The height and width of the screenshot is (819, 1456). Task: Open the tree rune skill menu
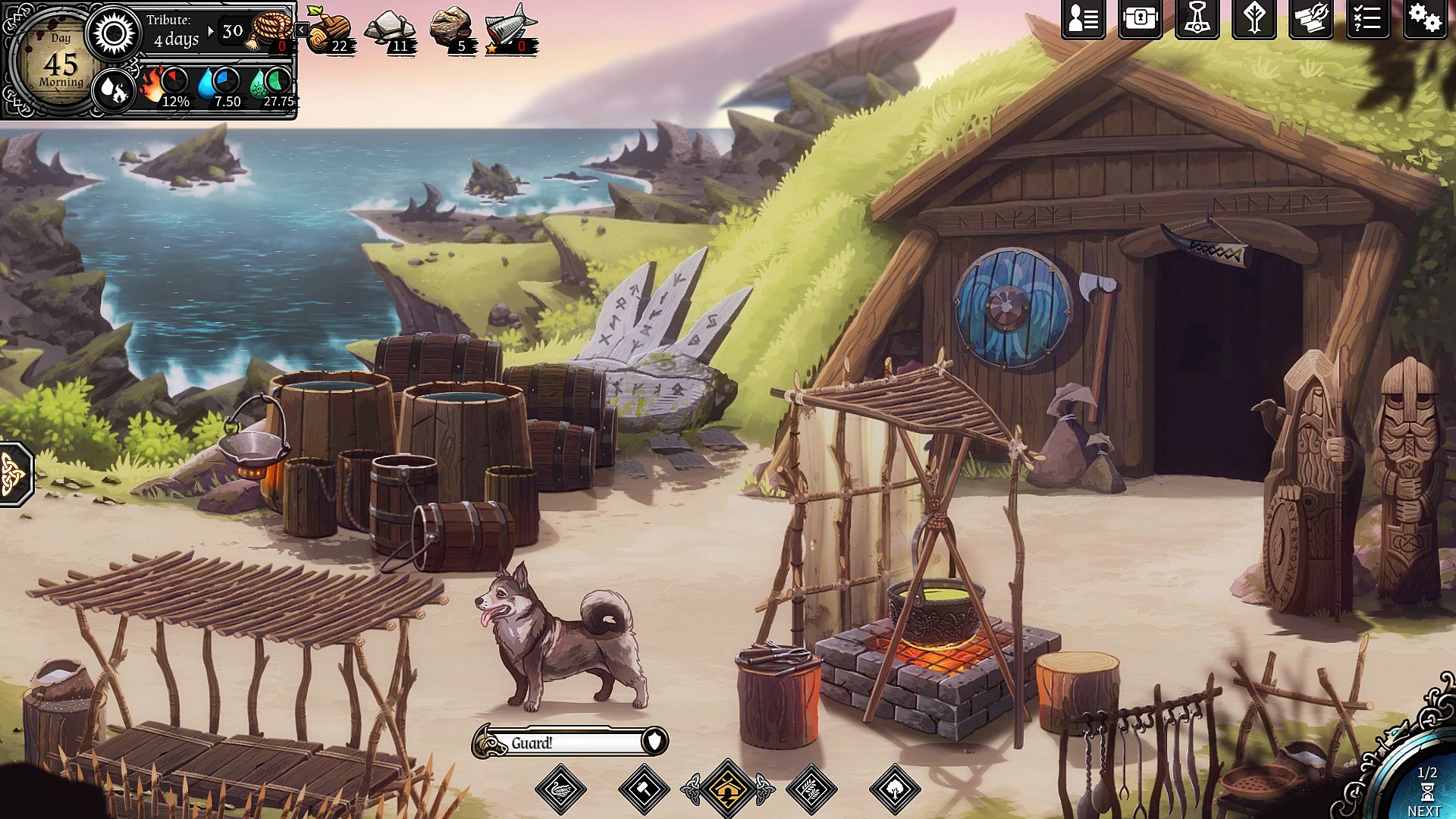click(x=1254, y=20)
